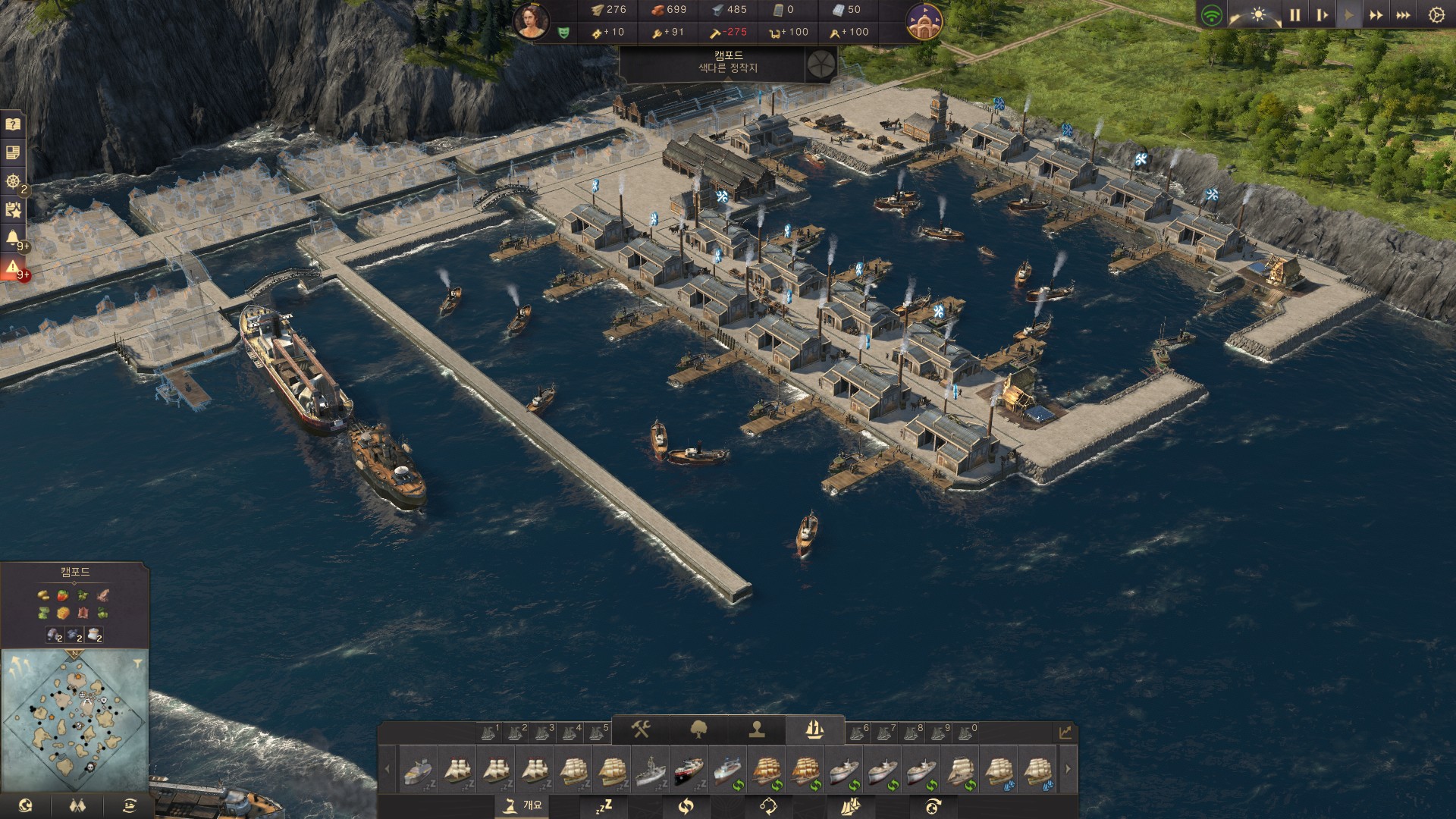
Task: Click the player character portrait
Action: 532,20
